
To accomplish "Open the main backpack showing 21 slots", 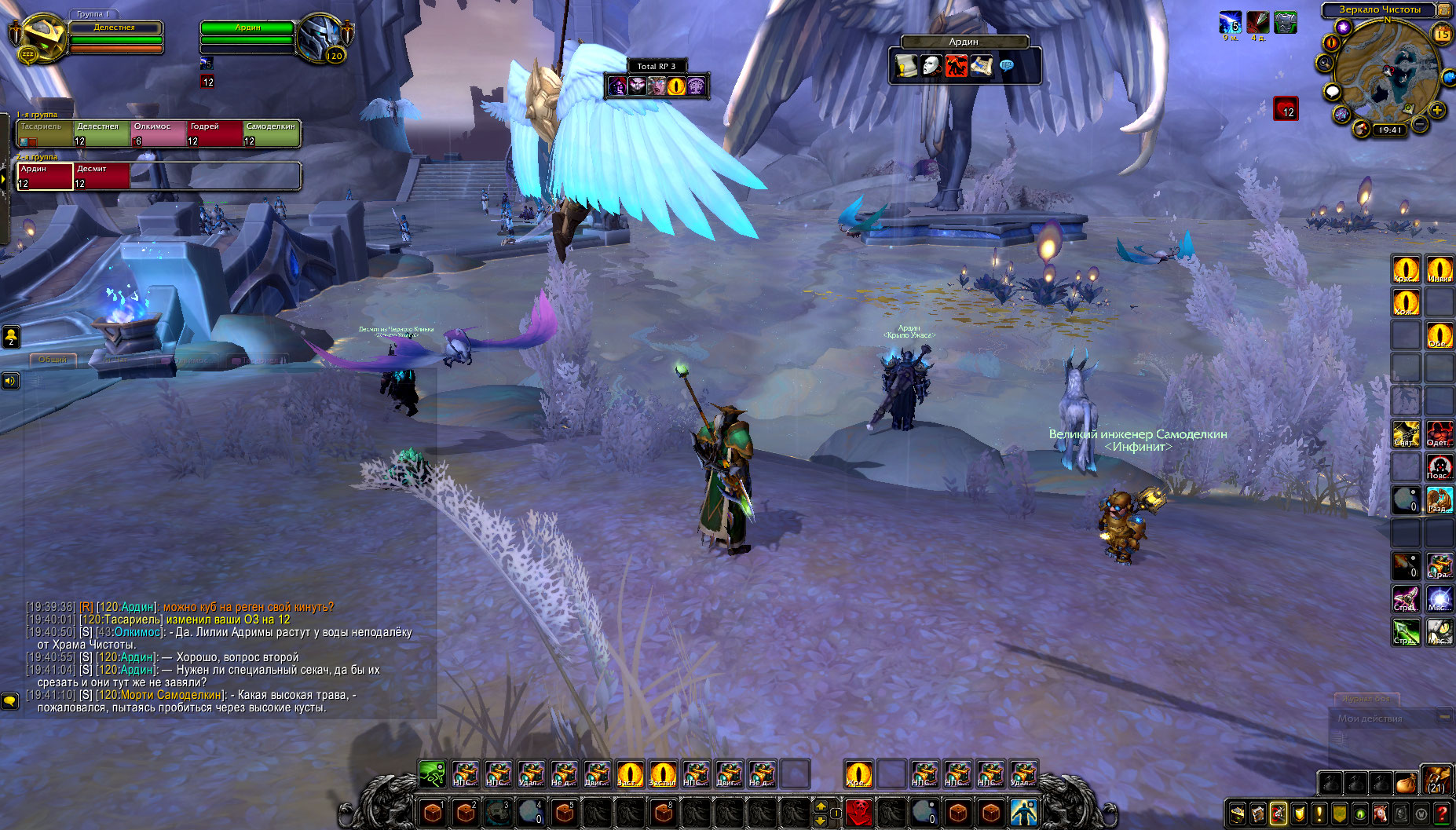I will click(1436, 781).
